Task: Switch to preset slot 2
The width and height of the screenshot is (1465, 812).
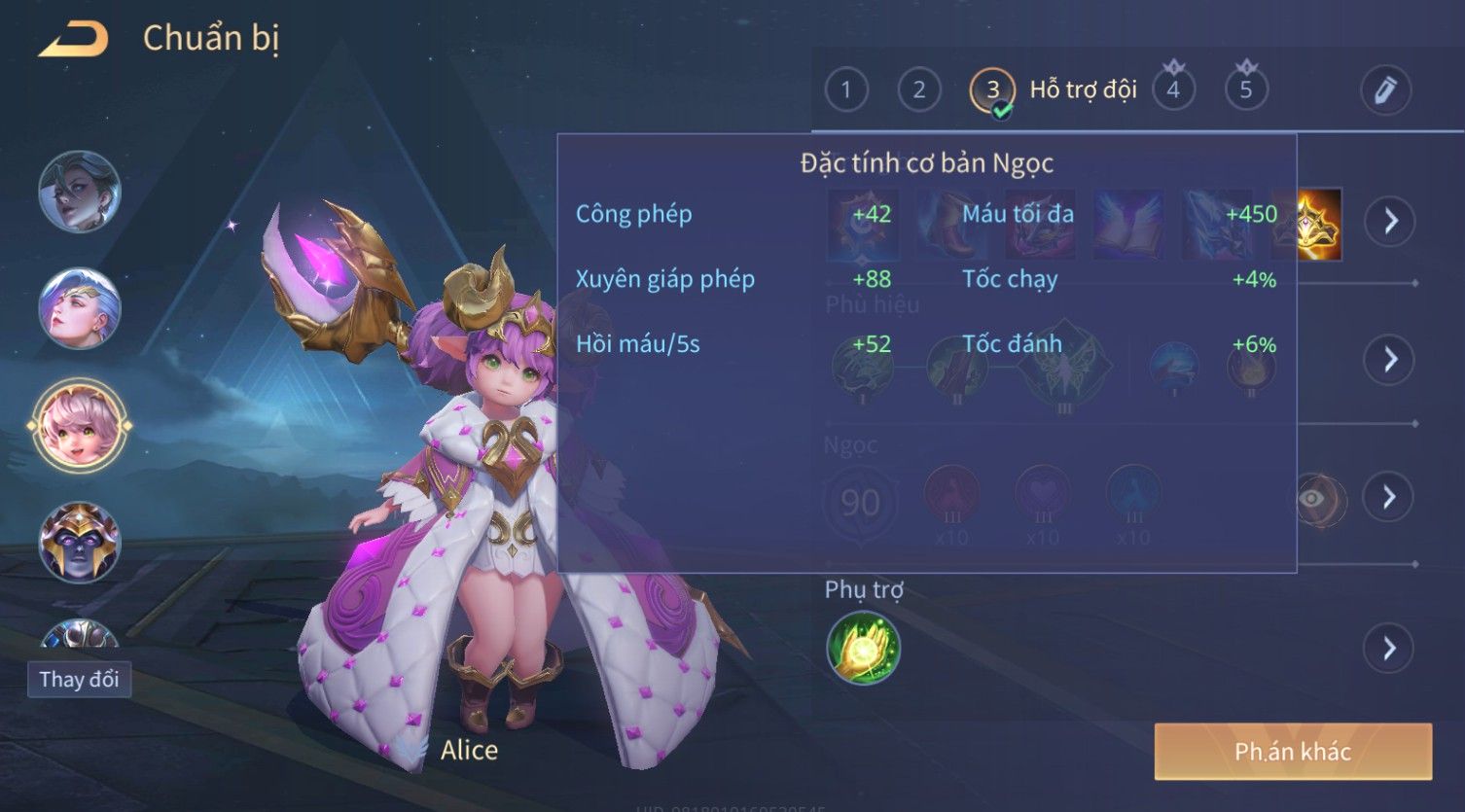Action: point(918,90)
